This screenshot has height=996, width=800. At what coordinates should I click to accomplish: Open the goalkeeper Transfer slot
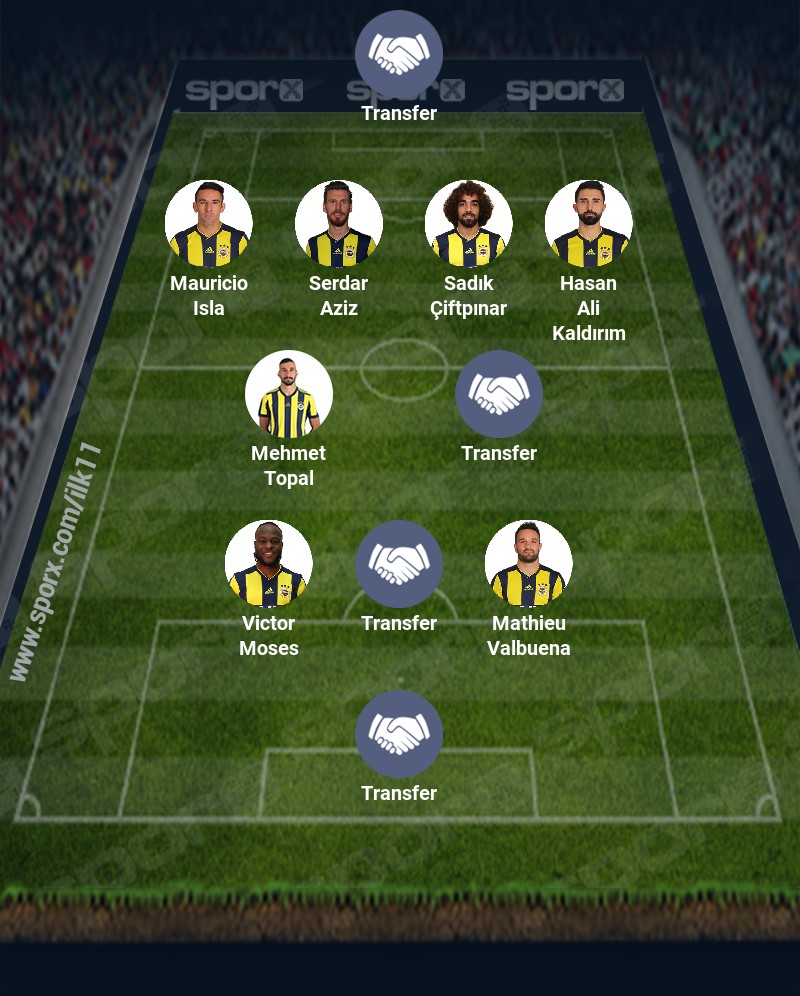399,54
